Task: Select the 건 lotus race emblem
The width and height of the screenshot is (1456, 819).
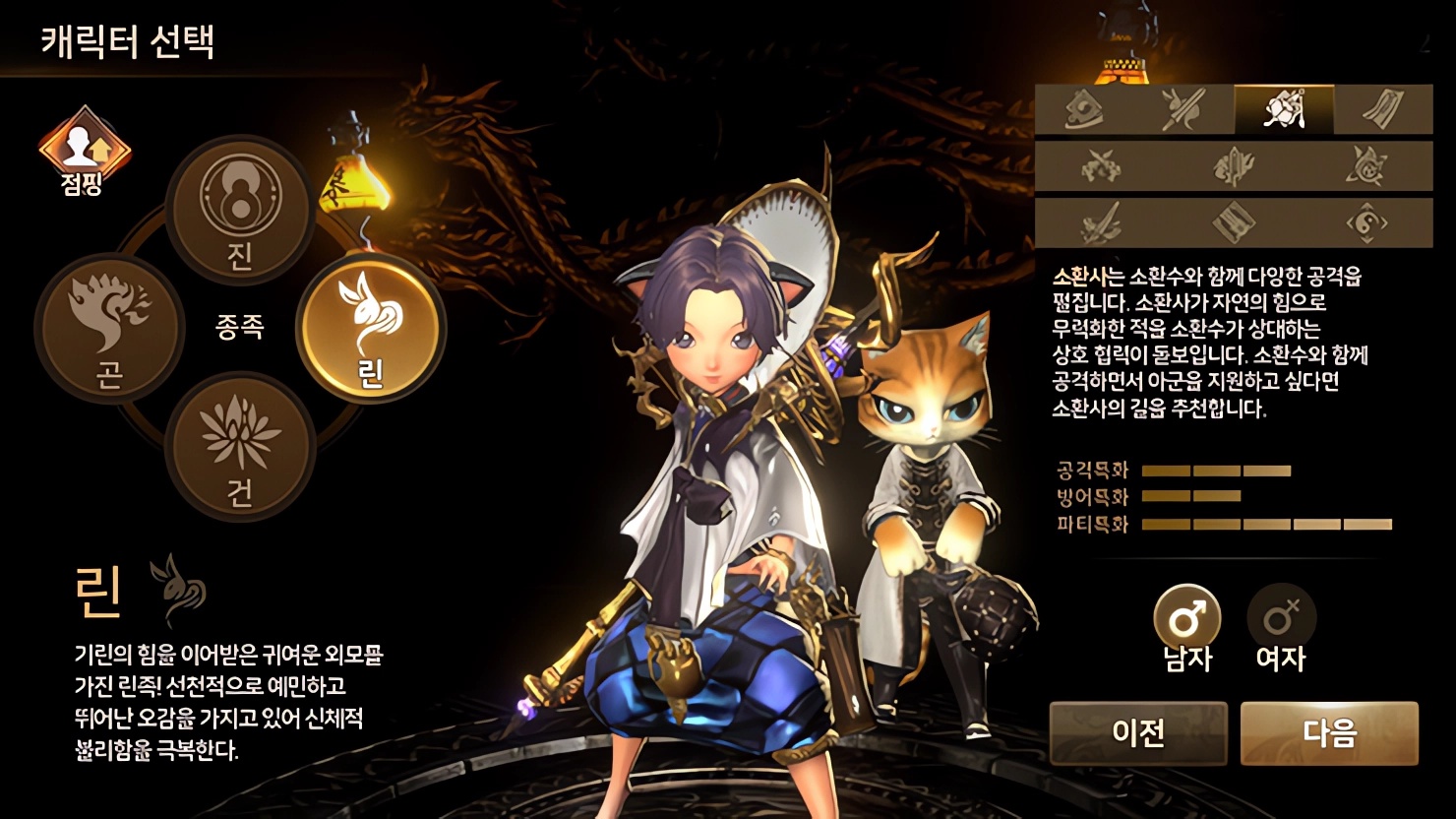Action: click(x=240, y=447)
